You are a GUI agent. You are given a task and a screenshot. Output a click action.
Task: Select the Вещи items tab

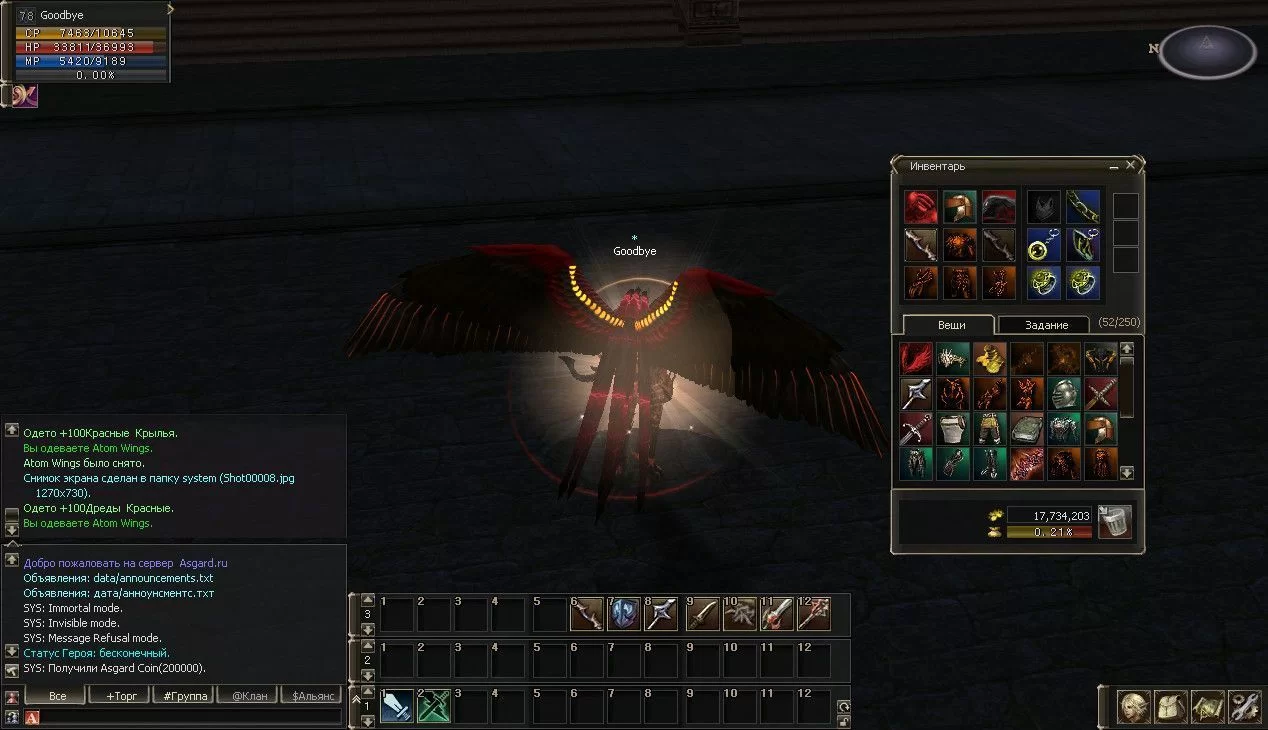coord(951,325)
